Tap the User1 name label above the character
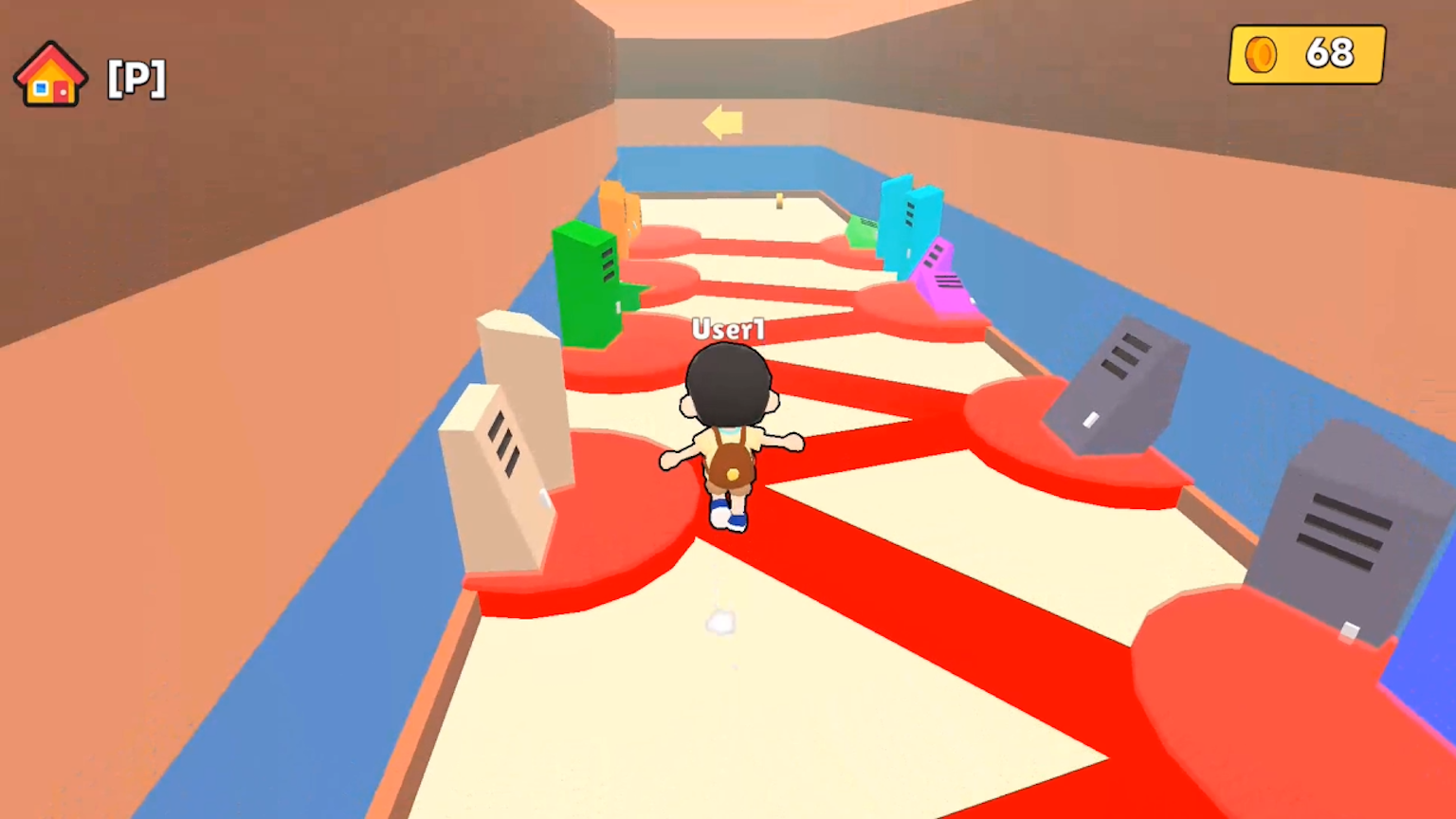Viewport: 1456px width, 819px height. coord(728,330)
